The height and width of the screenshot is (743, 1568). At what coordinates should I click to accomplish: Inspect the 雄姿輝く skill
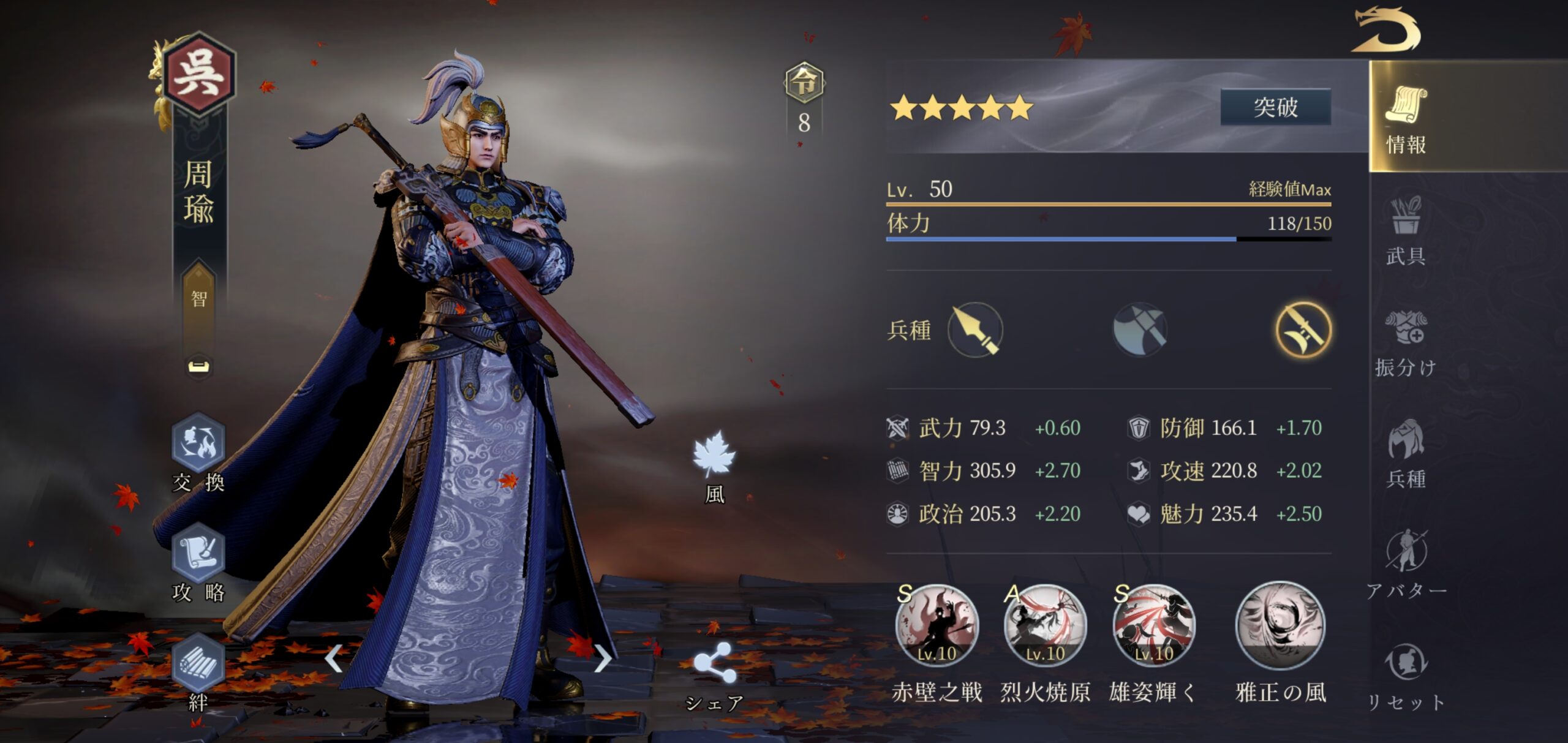(x=1153, y=626)
